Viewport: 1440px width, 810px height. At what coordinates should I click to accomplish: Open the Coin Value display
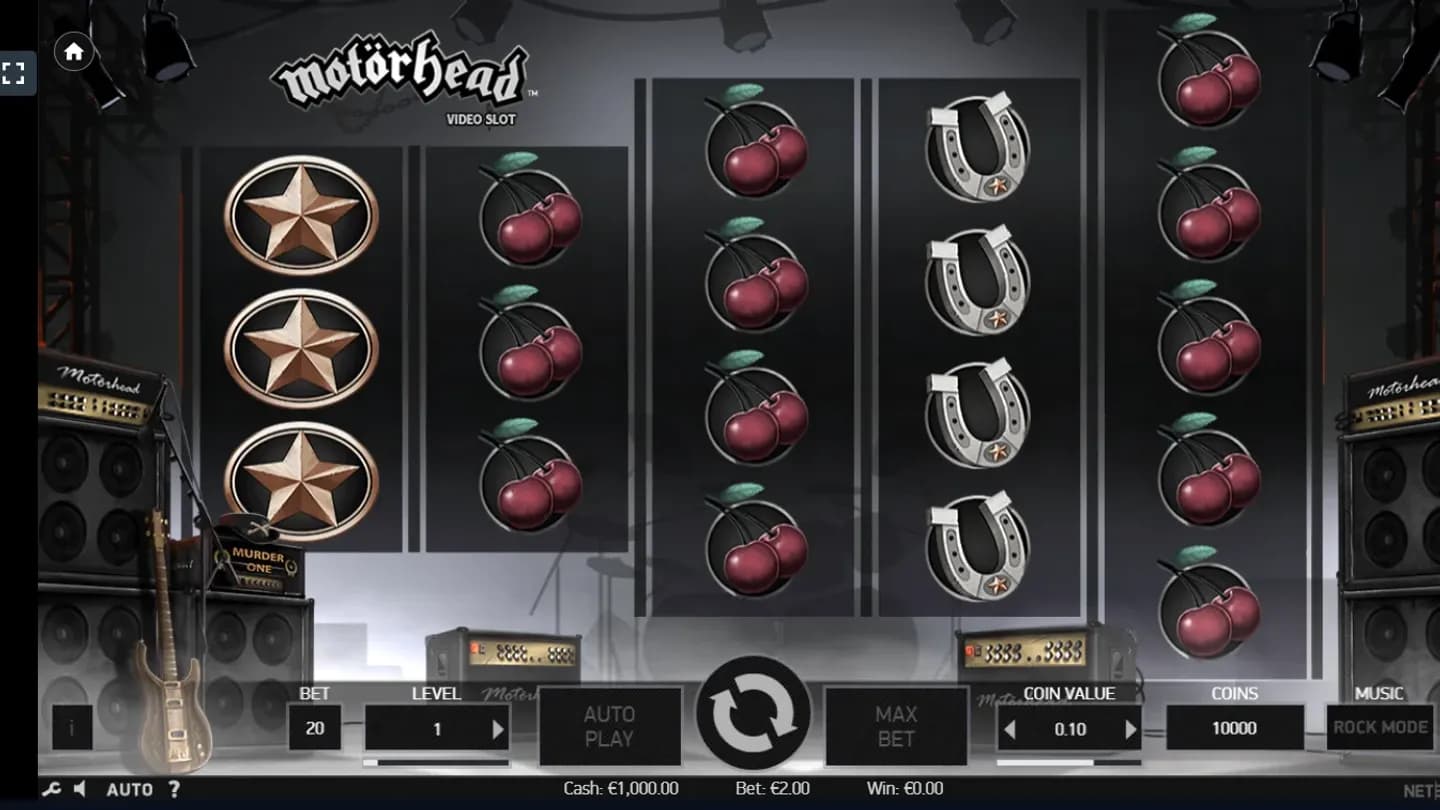[1070, 728]
